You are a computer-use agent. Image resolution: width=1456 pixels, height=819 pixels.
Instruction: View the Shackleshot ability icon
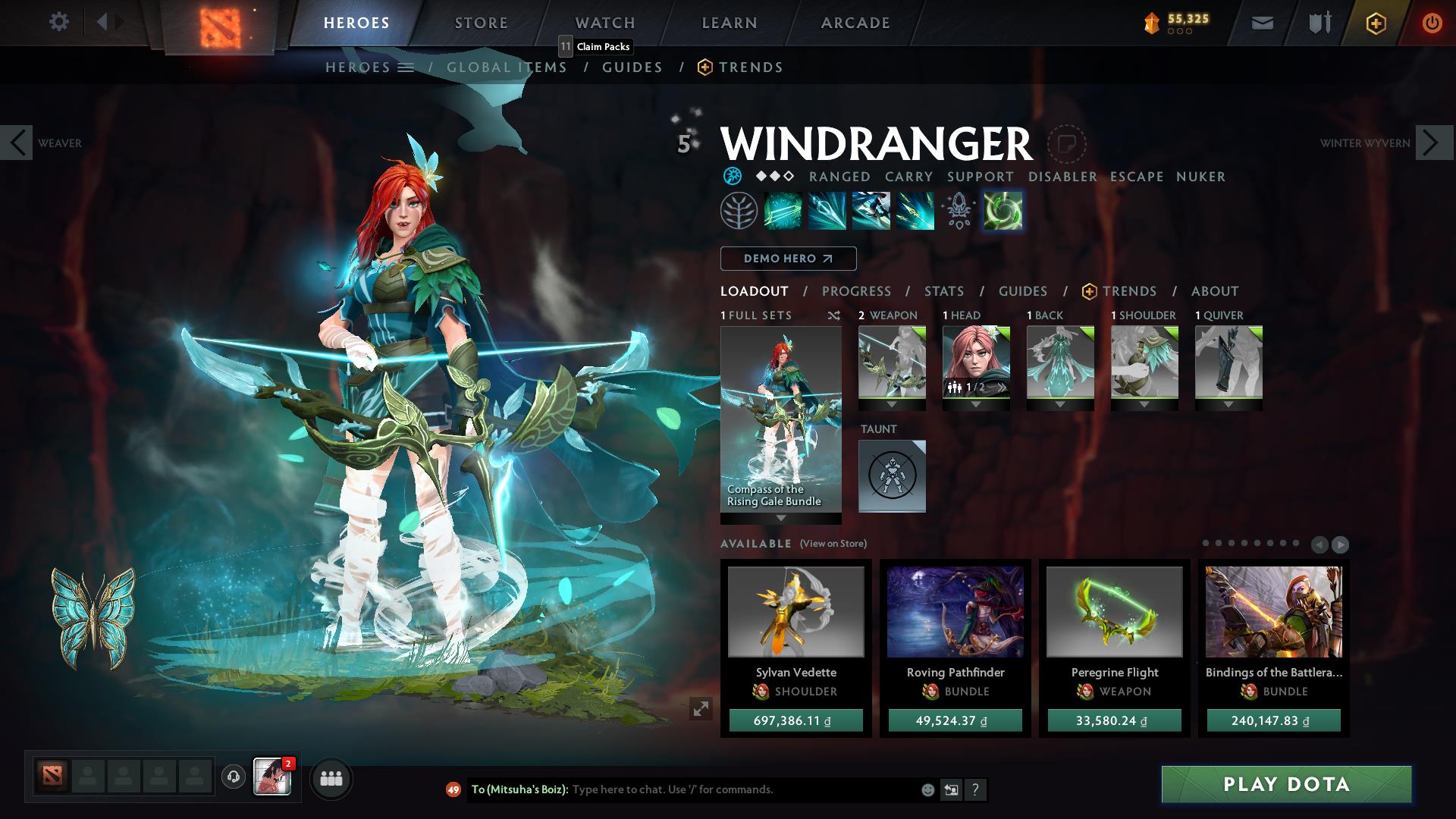[x=784, y=211]
